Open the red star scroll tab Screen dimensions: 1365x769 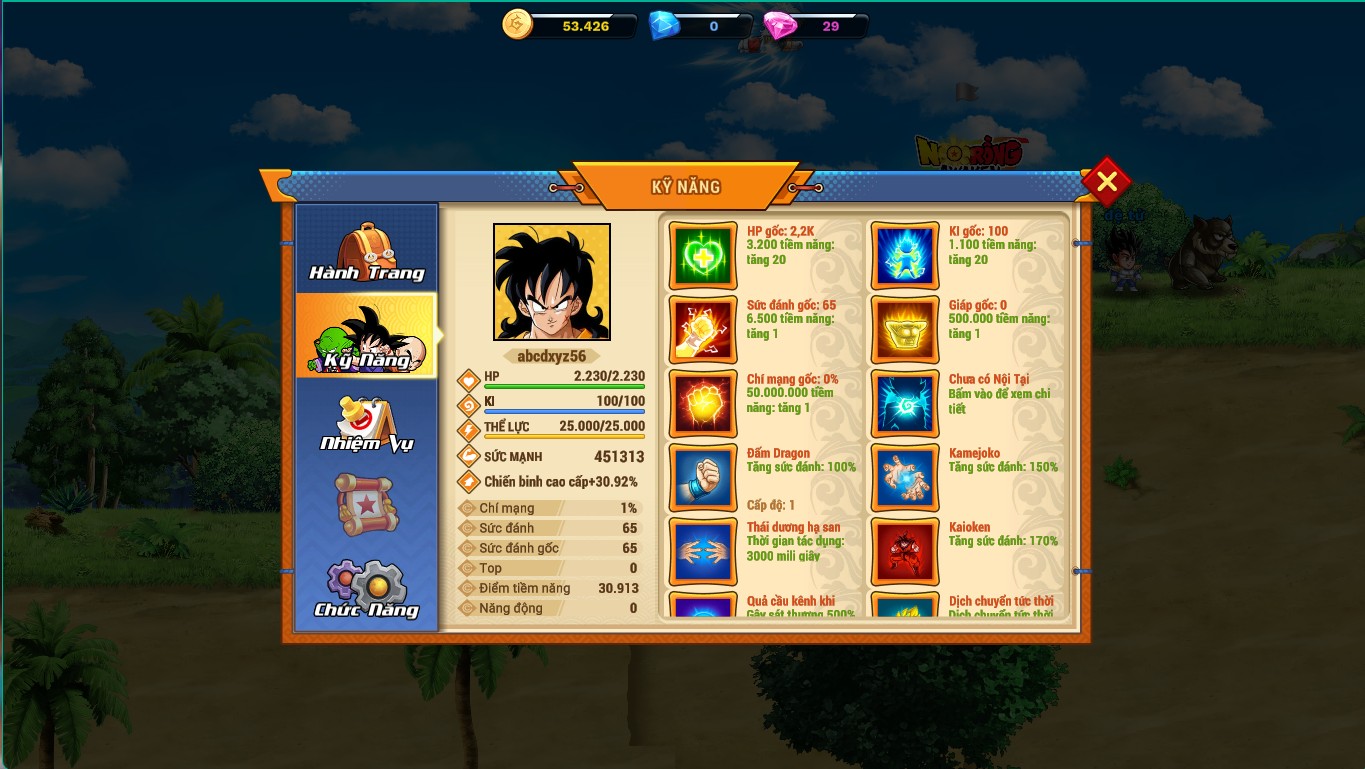(x=367, y=504)
